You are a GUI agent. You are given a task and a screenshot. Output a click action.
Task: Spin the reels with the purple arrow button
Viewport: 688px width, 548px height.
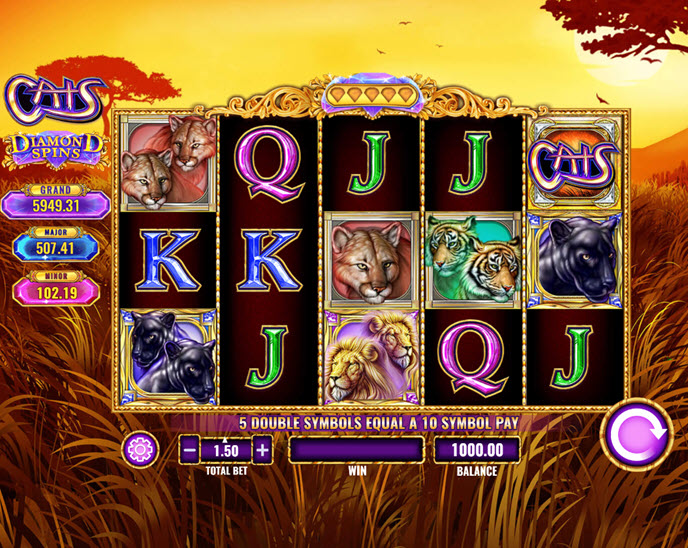(x=636, y=434)
